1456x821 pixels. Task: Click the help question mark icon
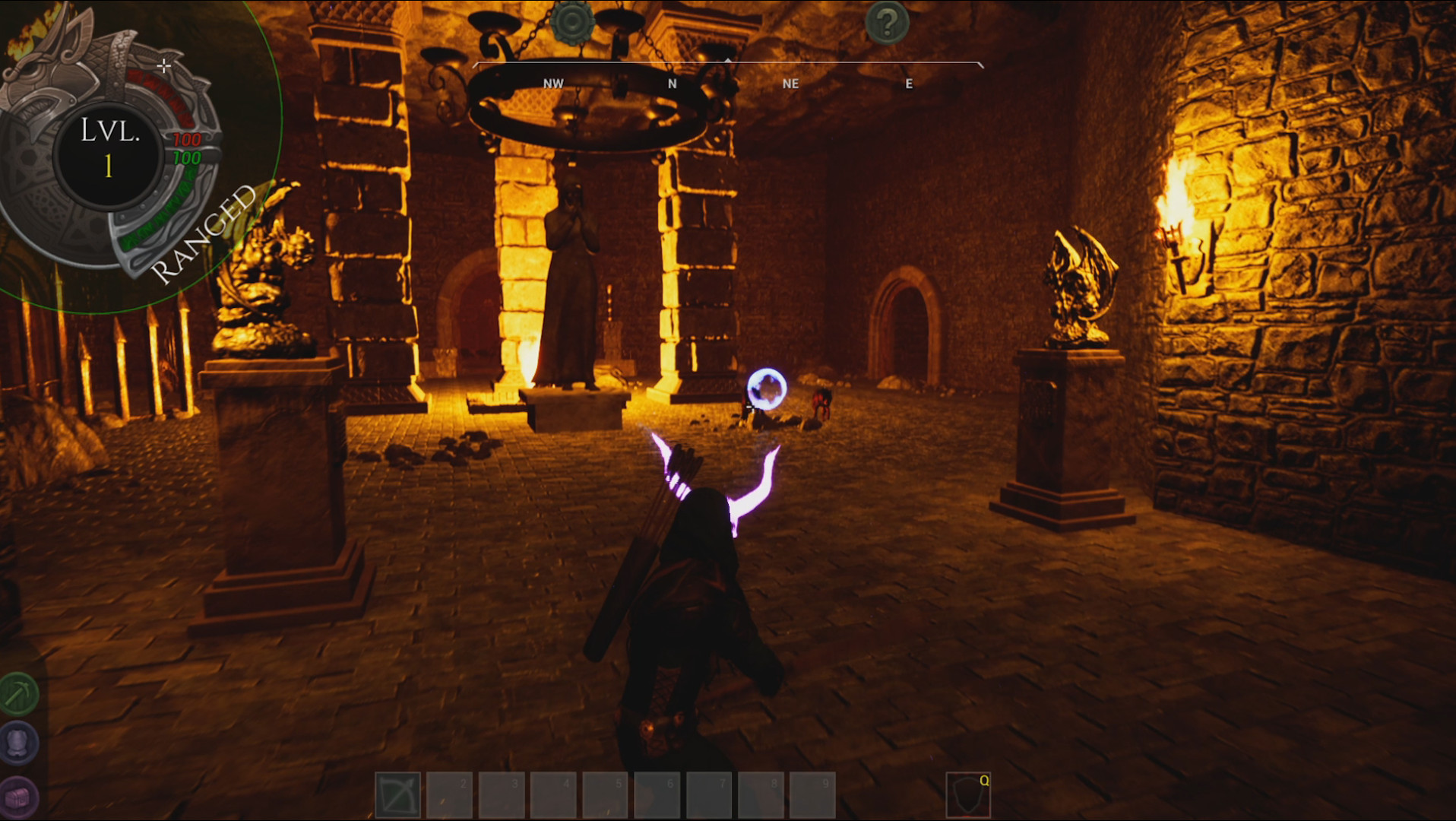pyautogui.click(x=887, y=22)
